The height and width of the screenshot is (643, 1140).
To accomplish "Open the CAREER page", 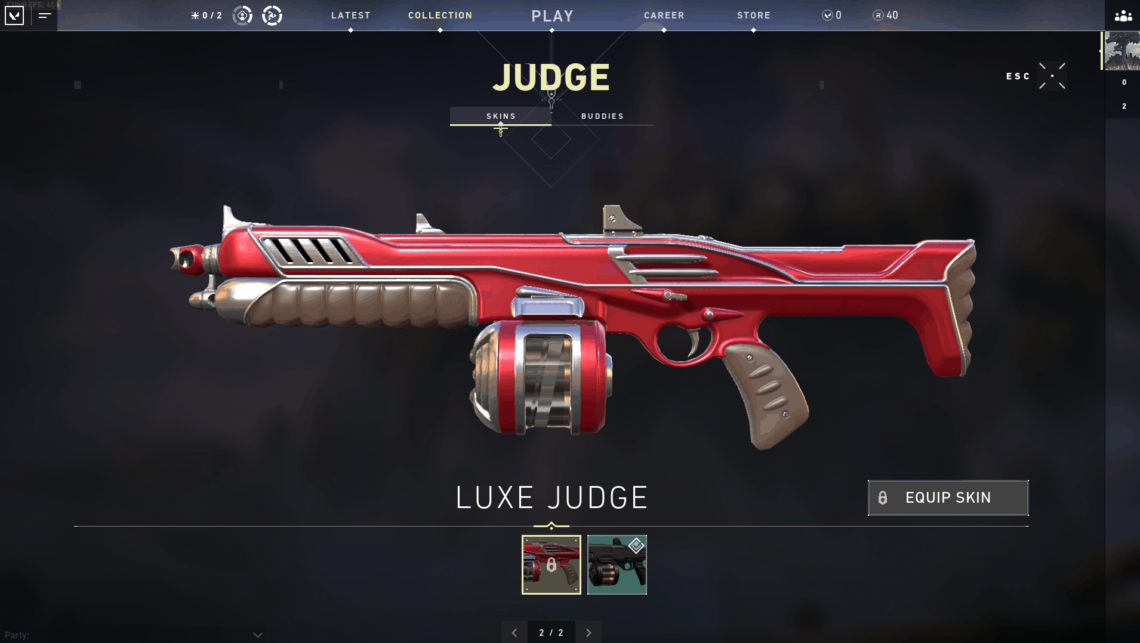I will 664,15.
